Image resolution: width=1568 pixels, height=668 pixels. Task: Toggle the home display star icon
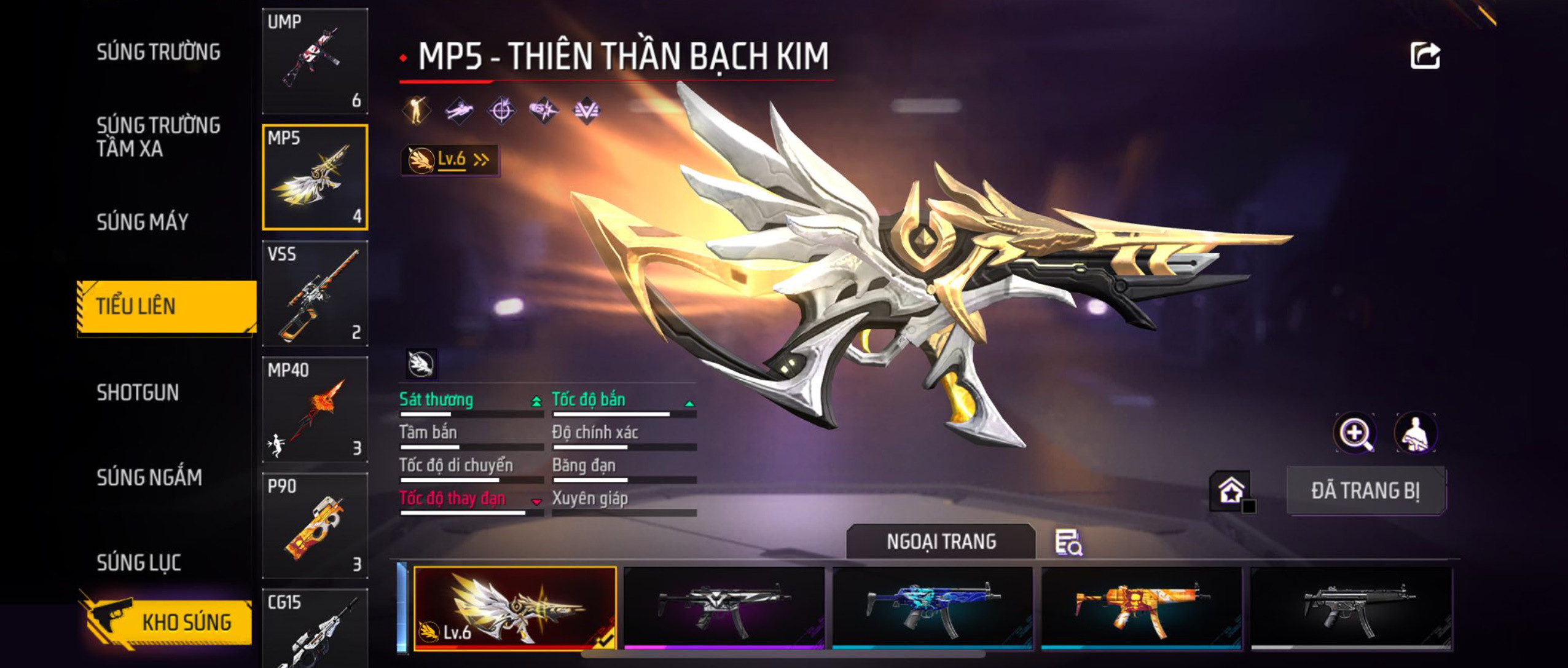[1231, 491]
